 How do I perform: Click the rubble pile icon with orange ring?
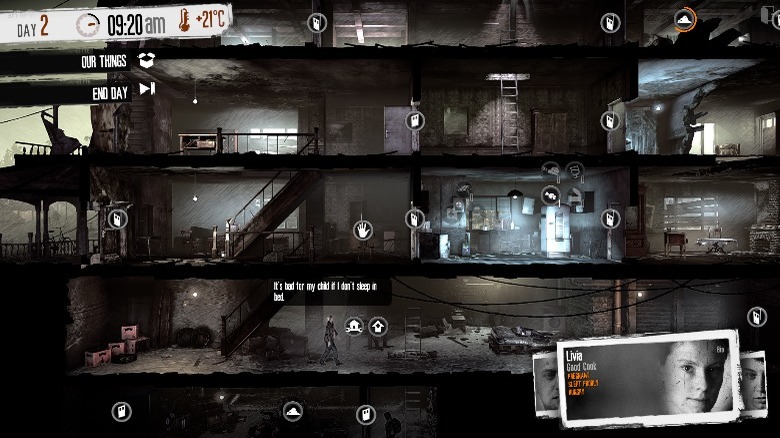684,19
